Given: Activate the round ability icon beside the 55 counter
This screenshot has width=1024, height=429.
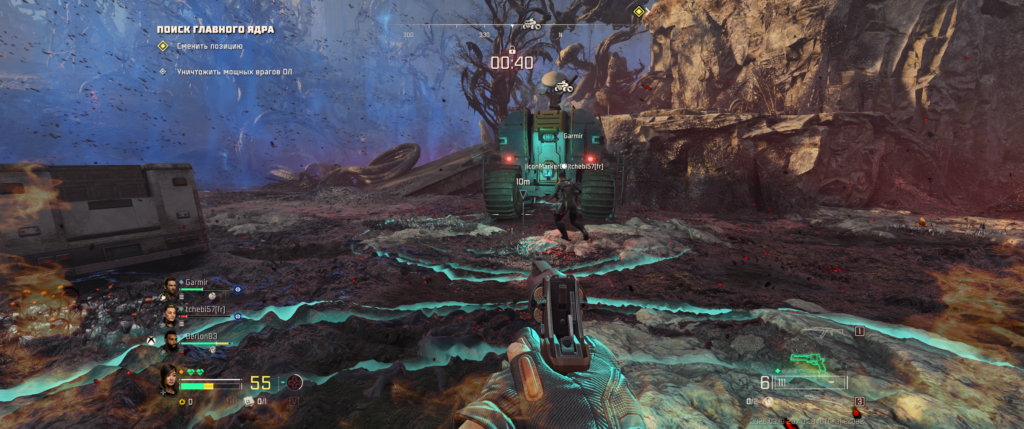Looking at the screenshot, I should (294, 382).
